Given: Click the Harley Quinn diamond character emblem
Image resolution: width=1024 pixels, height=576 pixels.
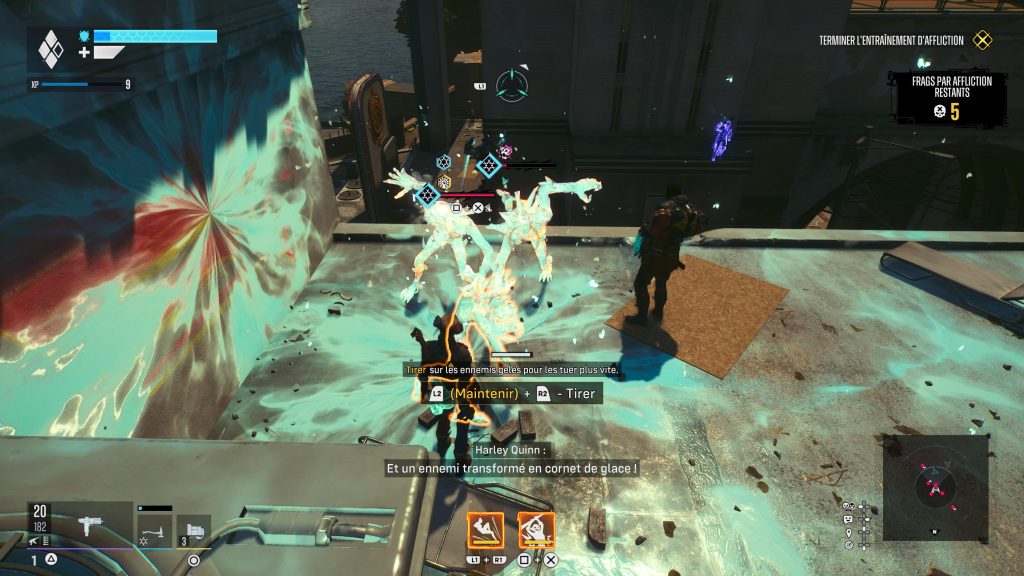Looking at the screenshot, I should tap(50, 48).
